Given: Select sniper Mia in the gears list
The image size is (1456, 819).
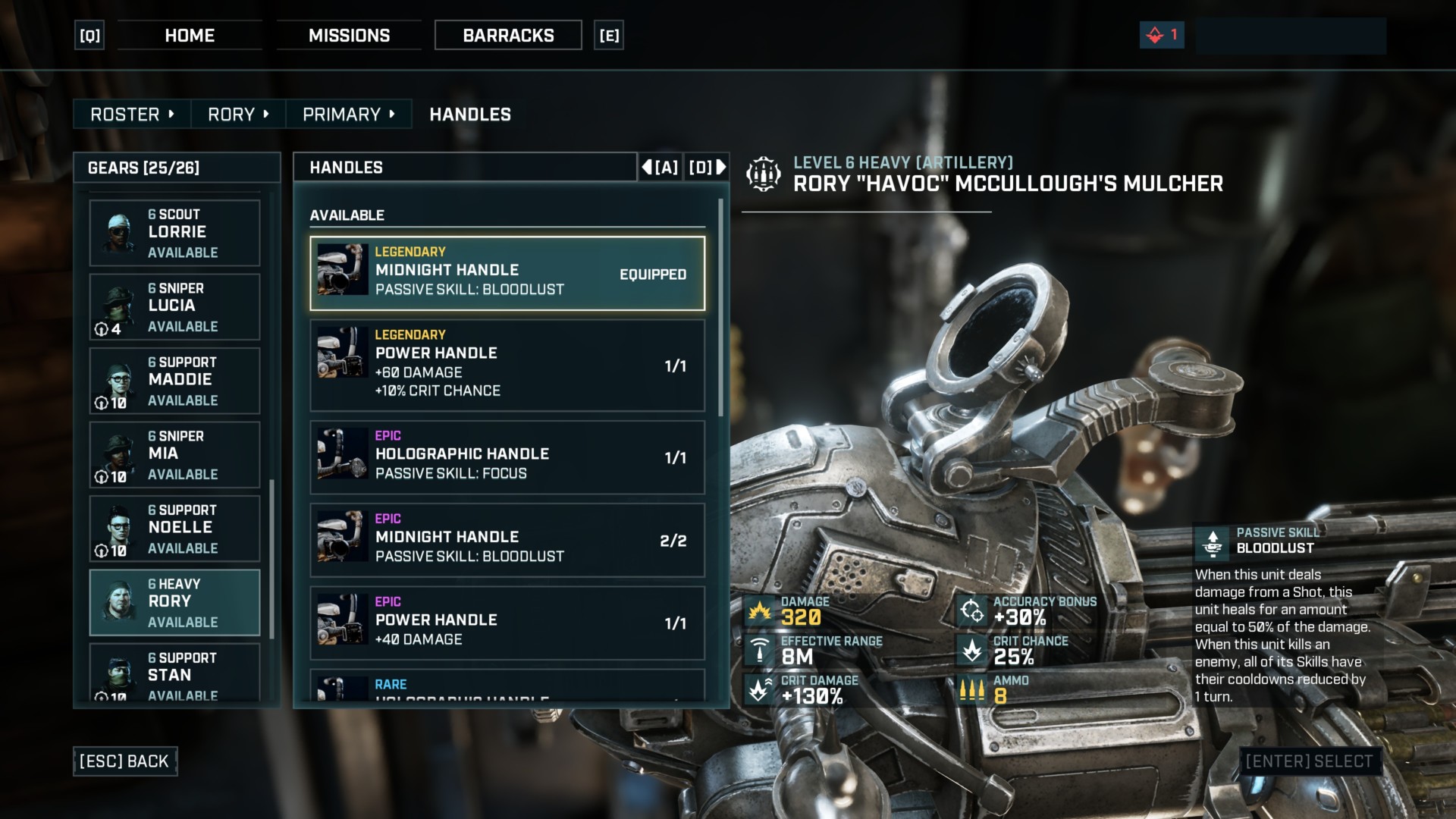Looking at the screenshot, I should [175, 454].
